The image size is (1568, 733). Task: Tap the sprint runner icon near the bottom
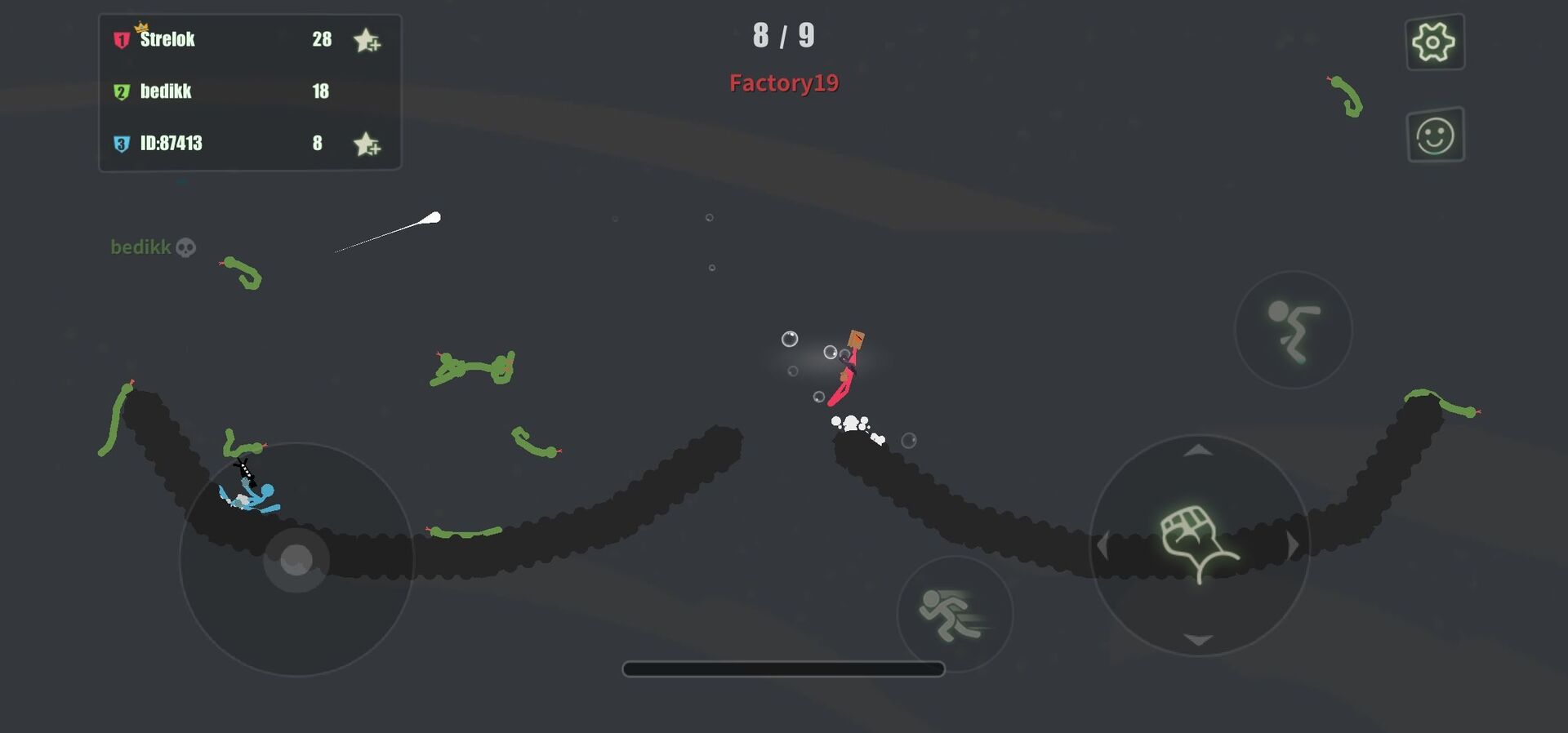(x=954, y=614)
